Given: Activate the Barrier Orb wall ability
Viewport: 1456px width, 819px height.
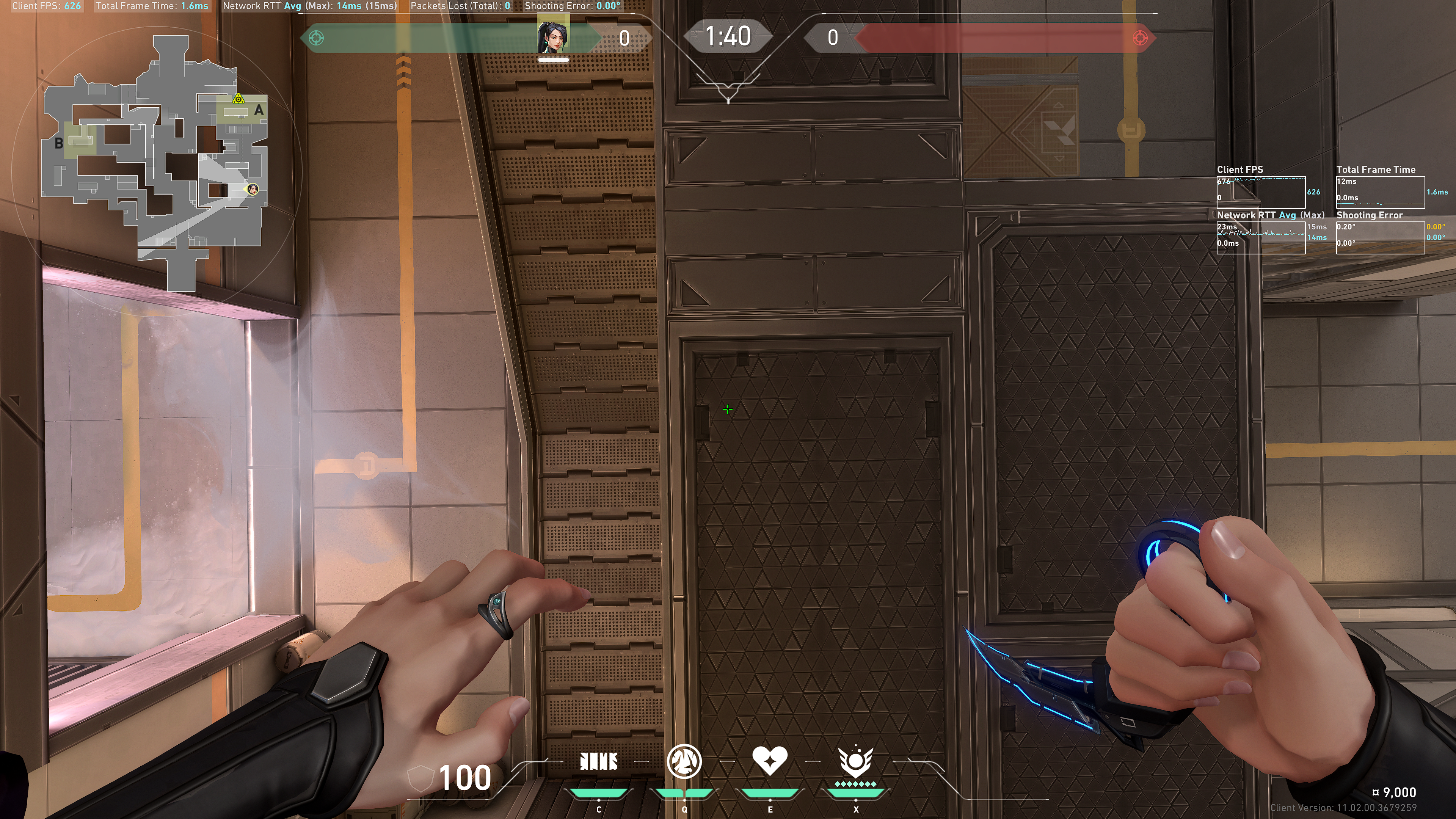Looking at the screenshot, I should click(x=599, y=761).
